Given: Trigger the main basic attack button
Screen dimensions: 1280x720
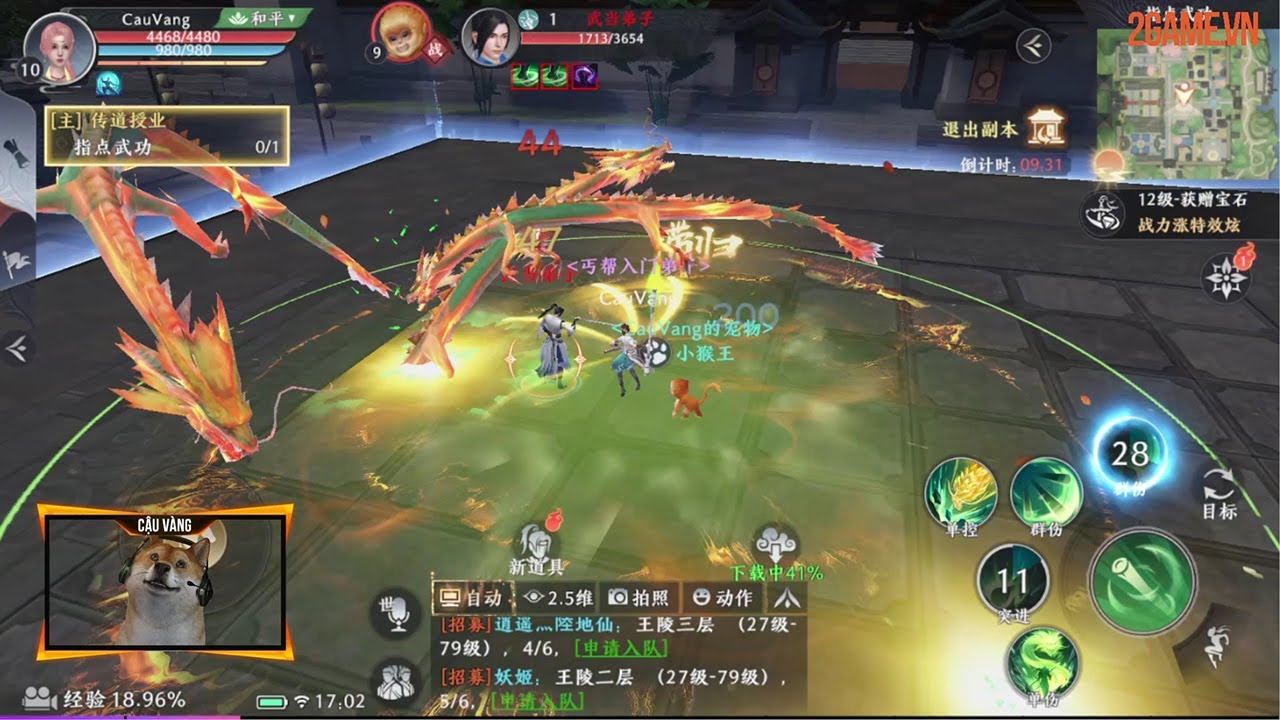Looking at the screenshot, I should [1142, 581].
